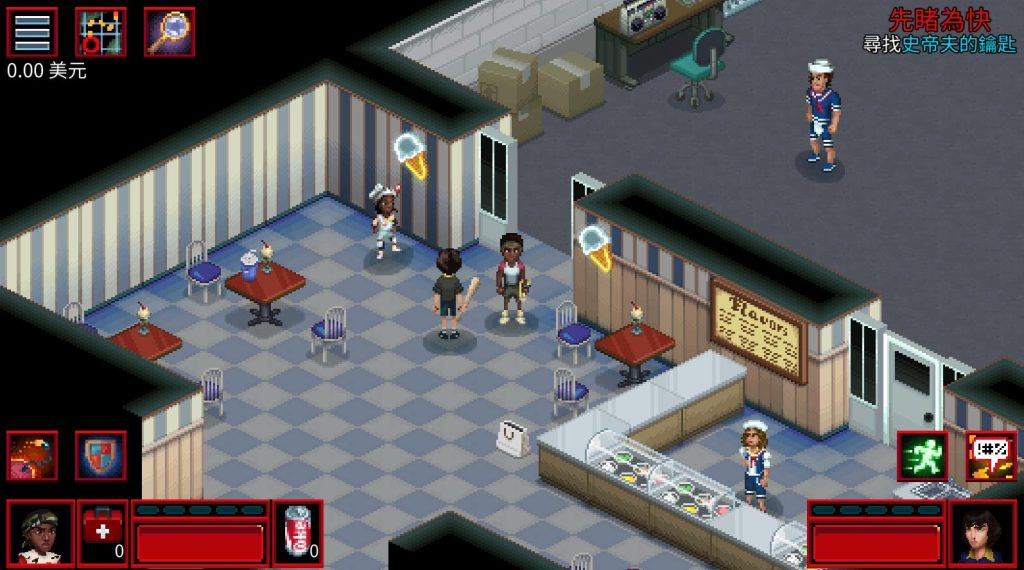1024x570 pixels.
Task: Activate the green running man ability
Action: [x=922, y=456]
